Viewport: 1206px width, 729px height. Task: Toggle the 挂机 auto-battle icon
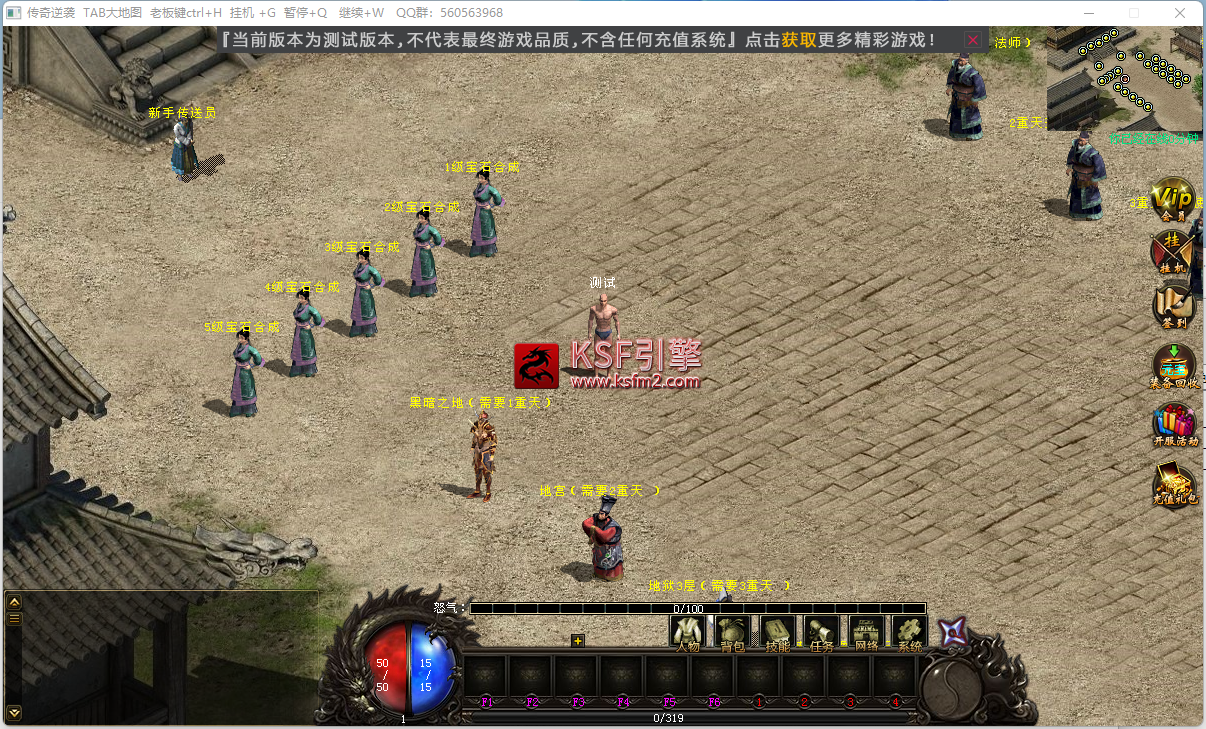point(1172,251)
